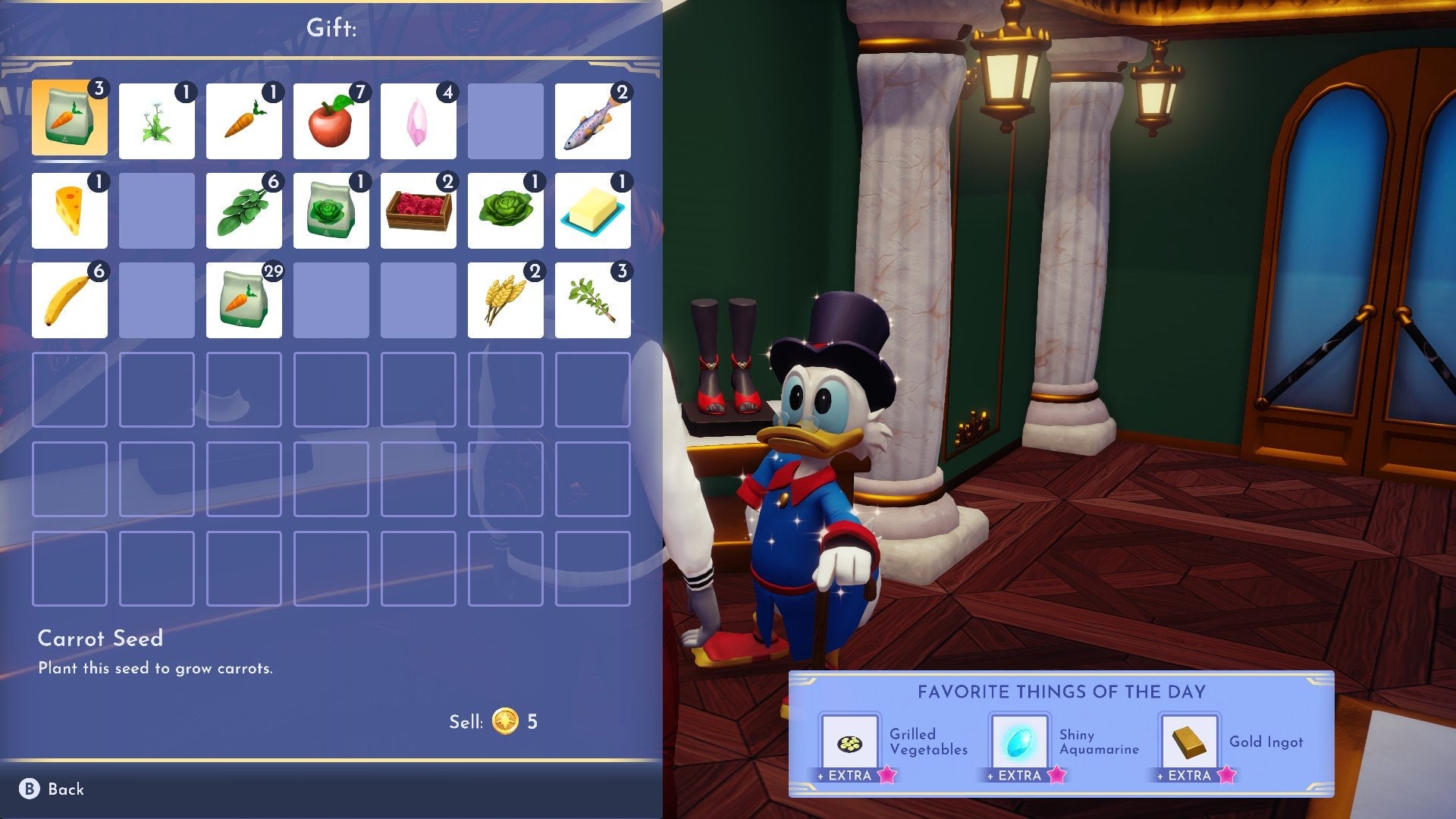Pick the wheat bundle slot
The image size is (1456, 819).
coord(506,300)
